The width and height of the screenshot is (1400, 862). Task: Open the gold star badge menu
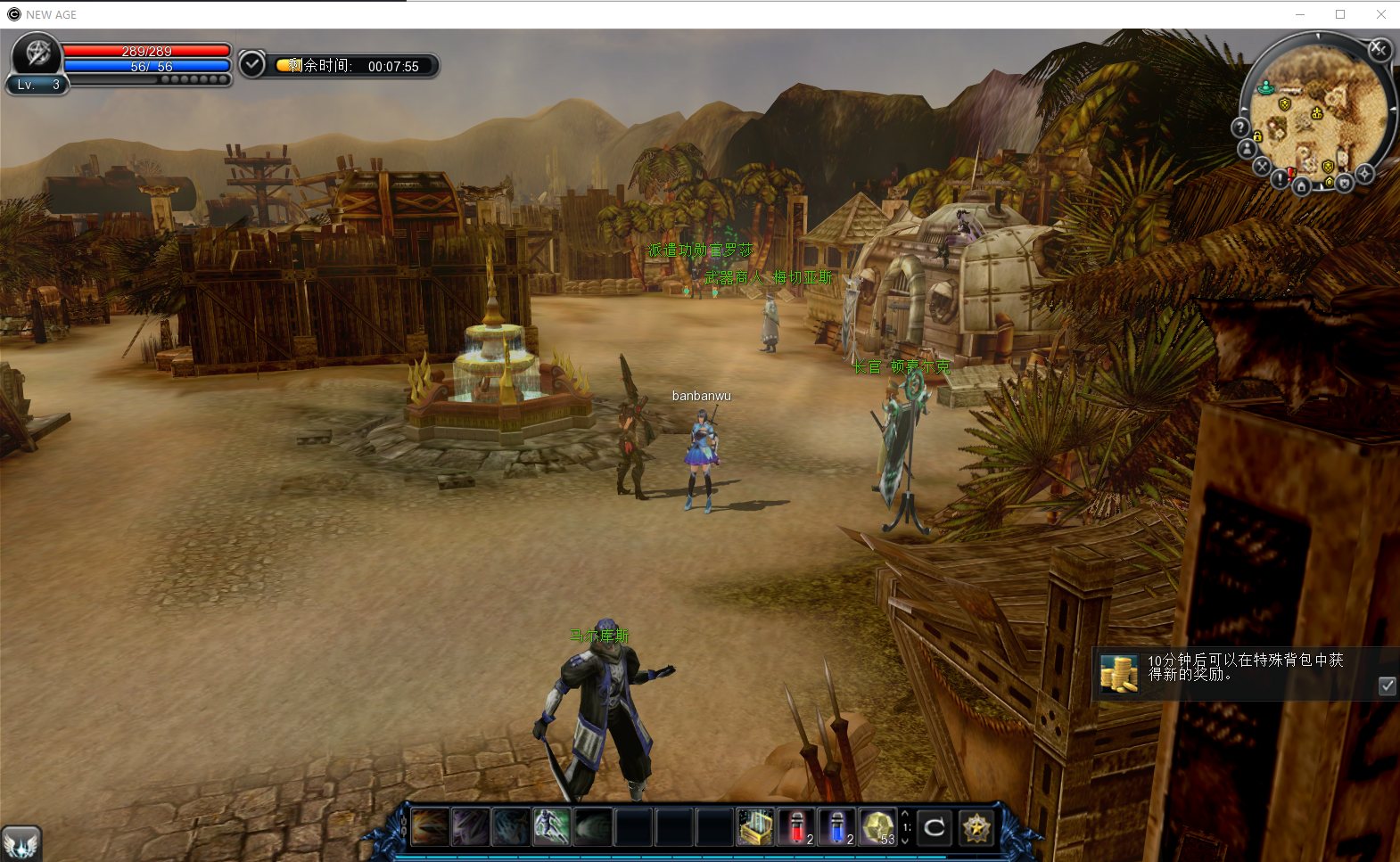pos(976,827)
